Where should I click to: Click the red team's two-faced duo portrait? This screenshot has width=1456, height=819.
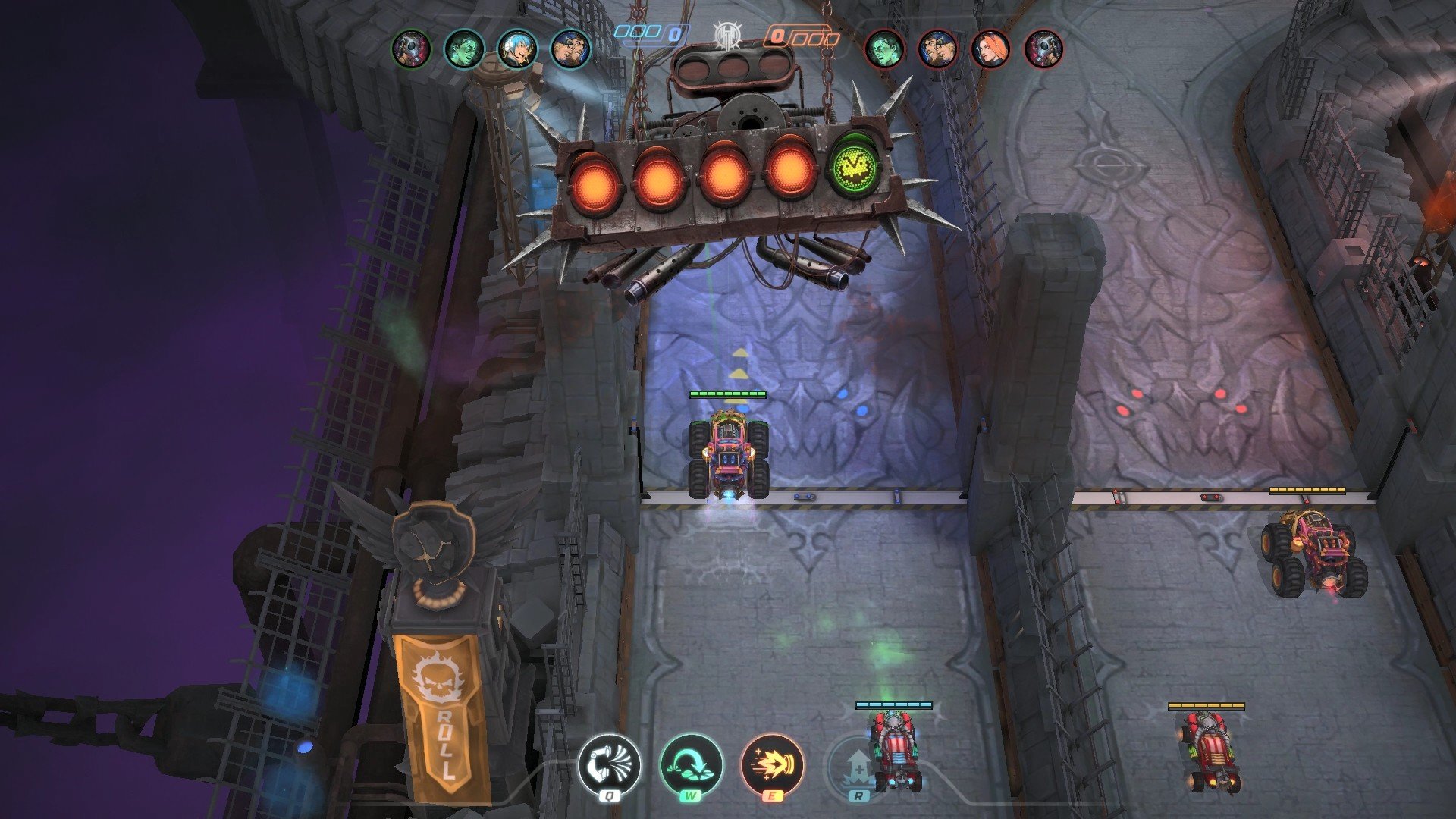pos(937,49)
